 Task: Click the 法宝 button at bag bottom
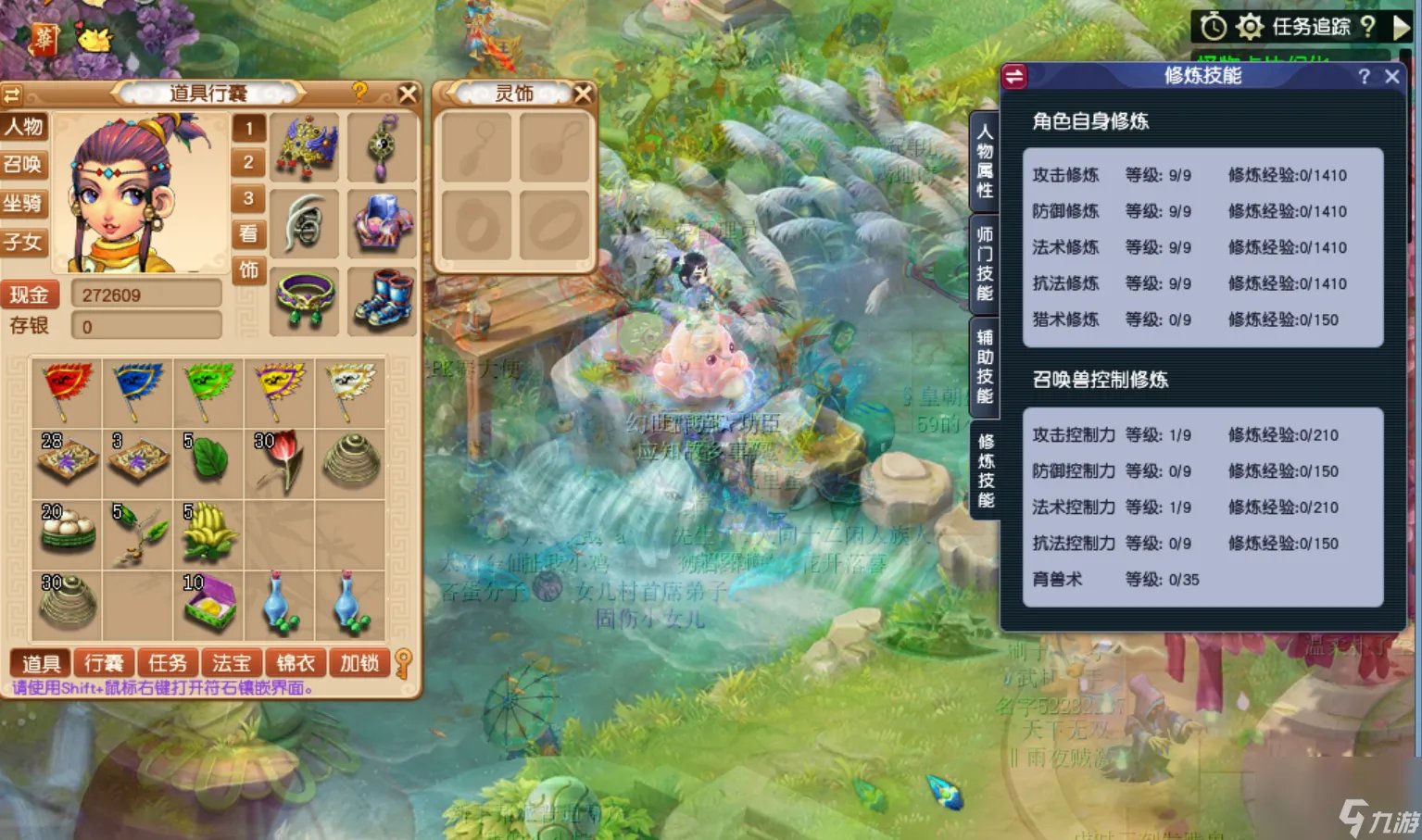point(233,663)
